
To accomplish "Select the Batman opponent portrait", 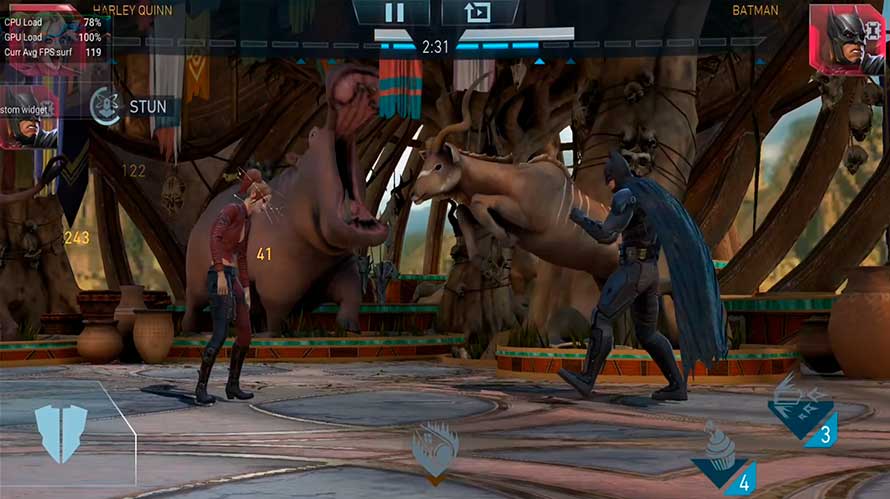I will click(x=847, y=40).
